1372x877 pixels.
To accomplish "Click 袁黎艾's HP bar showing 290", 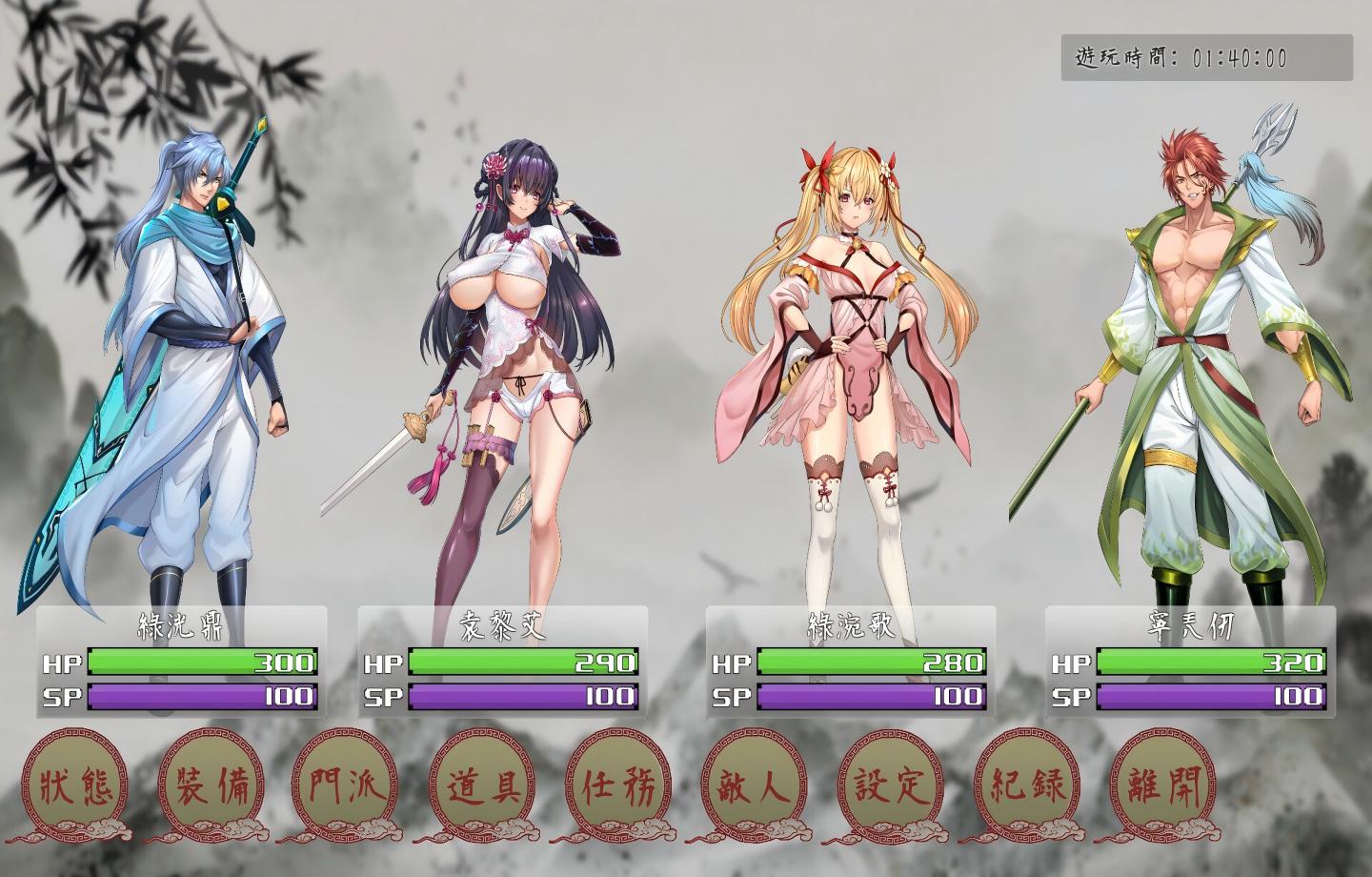I will [x=522, y=661].
